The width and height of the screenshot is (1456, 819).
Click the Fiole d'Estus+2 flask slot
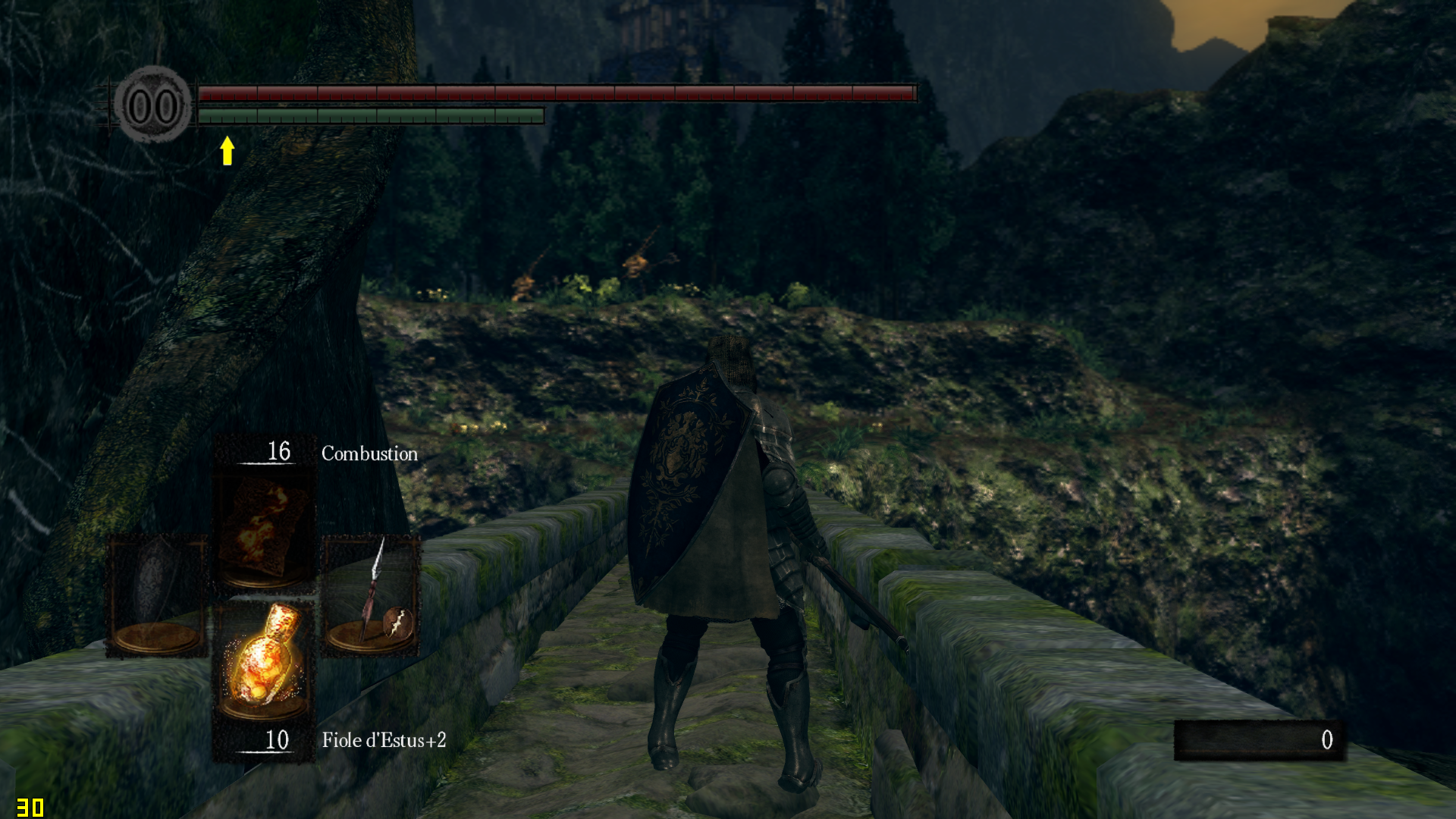263,662
